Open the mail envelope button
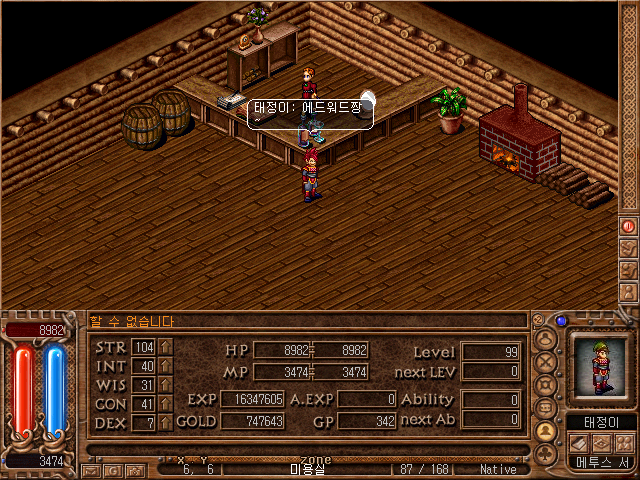The image size is (640, 480). [x=92, y=469]
